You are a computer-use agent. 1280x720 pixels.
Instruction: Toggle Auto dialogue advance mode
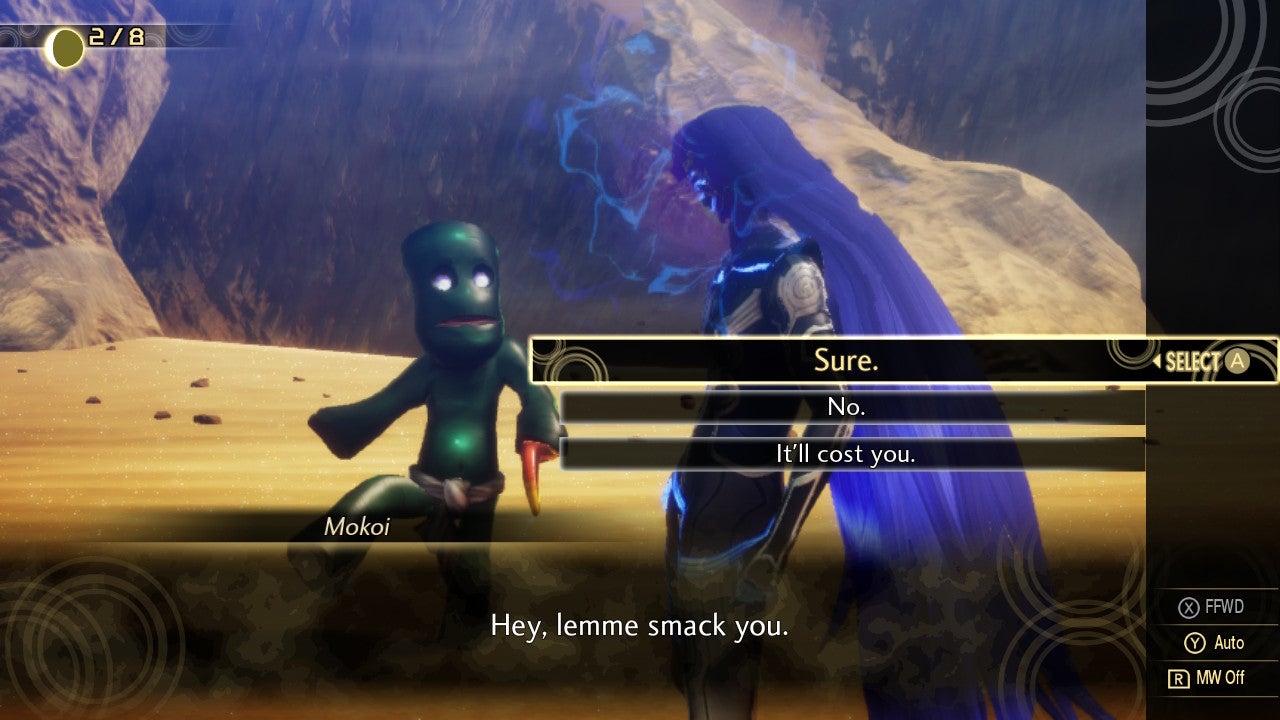point(1215,642)
